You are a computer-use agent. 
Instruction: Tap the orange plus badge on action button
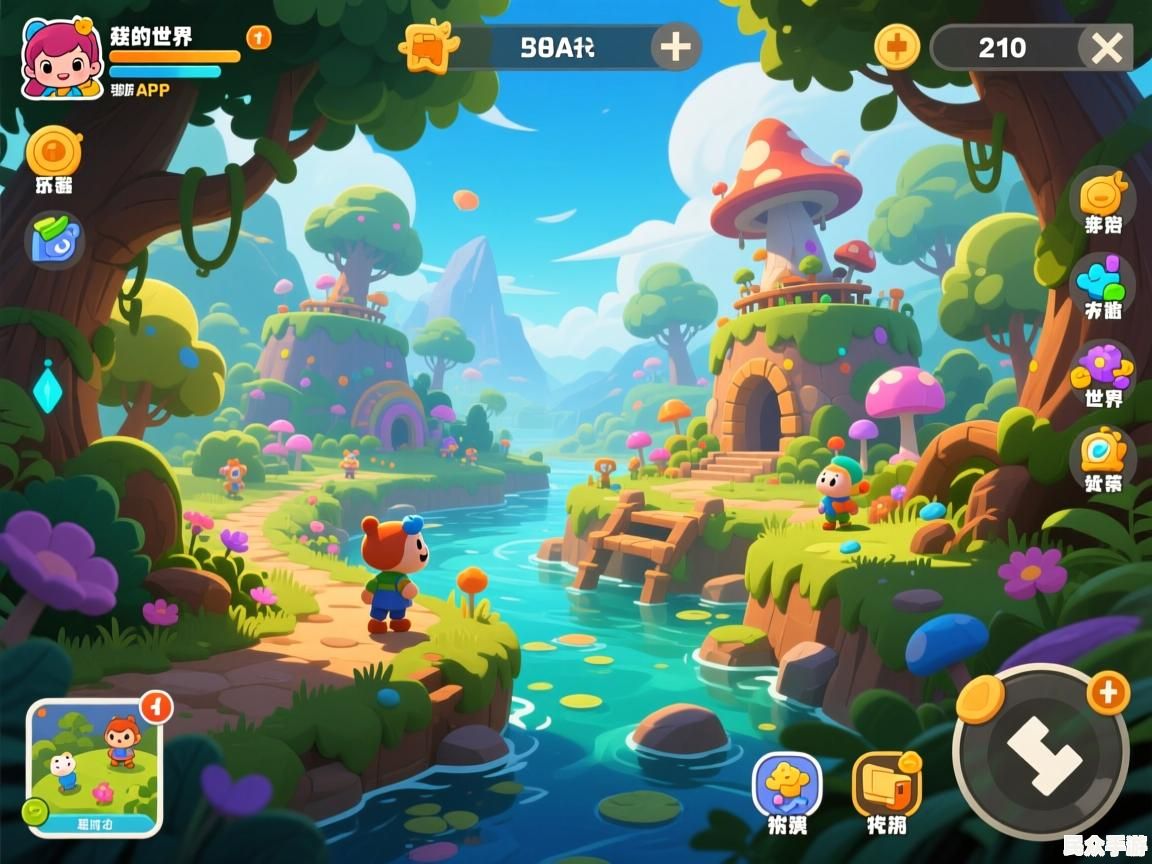coord(1108,692)
